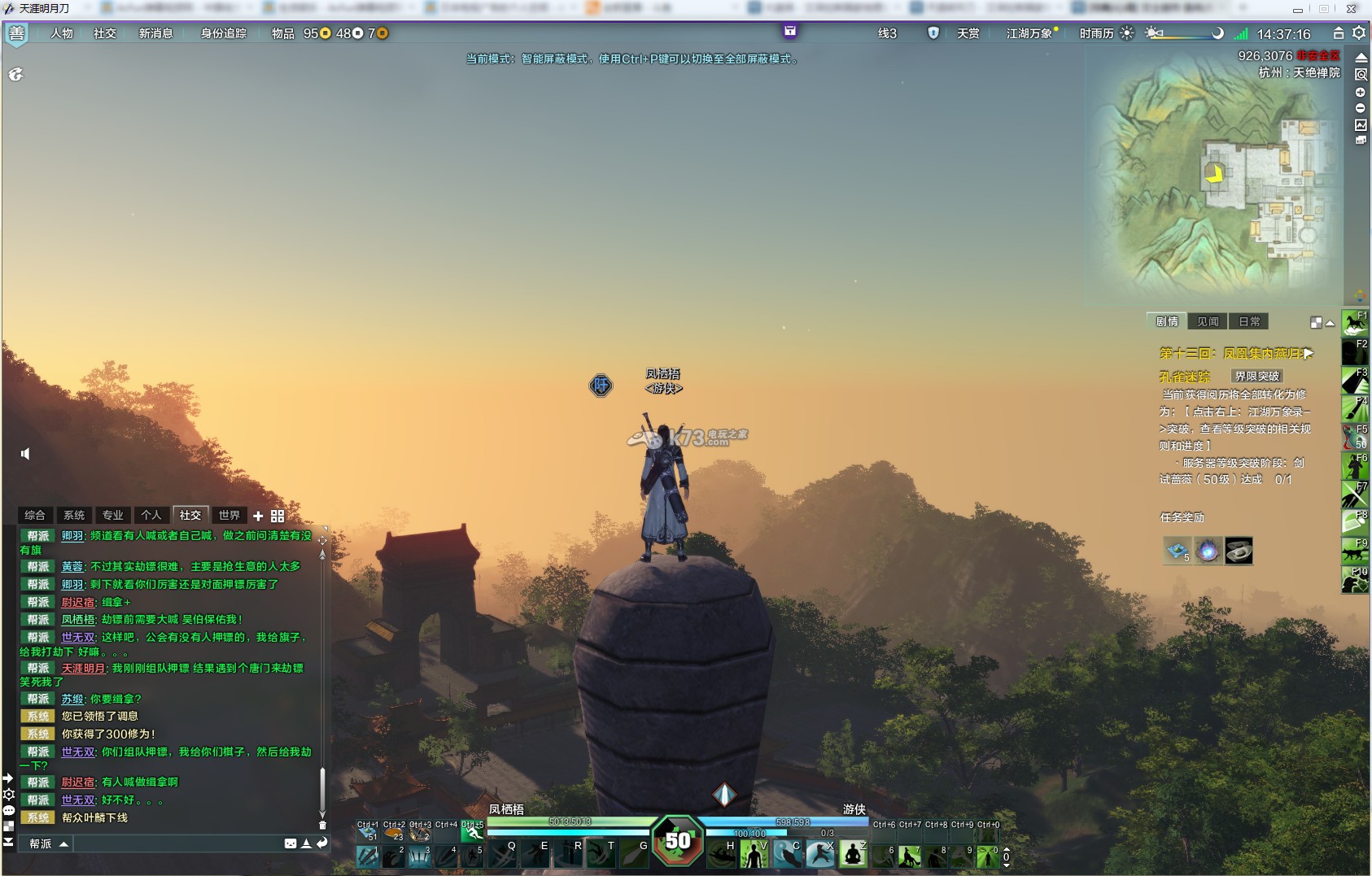The image size is (1372, 876).
Task: Open the 身份追踪 identity tracking menu
Action: (224, 33)
